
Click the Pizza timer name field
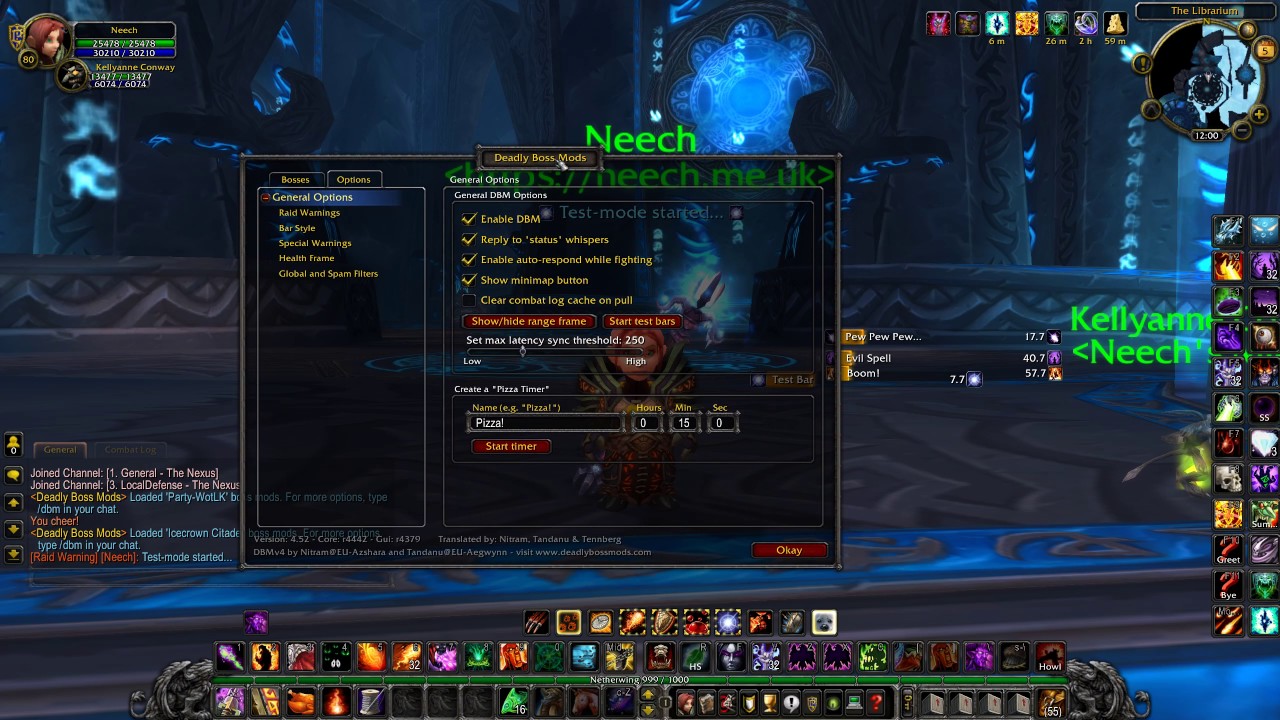pos(545,422)
